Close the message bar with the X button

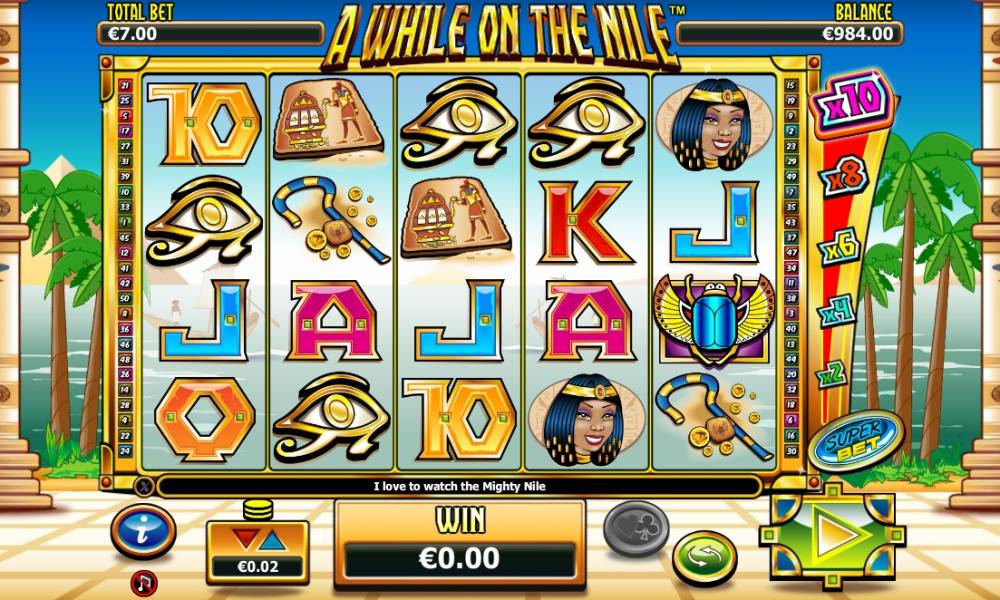144,487
